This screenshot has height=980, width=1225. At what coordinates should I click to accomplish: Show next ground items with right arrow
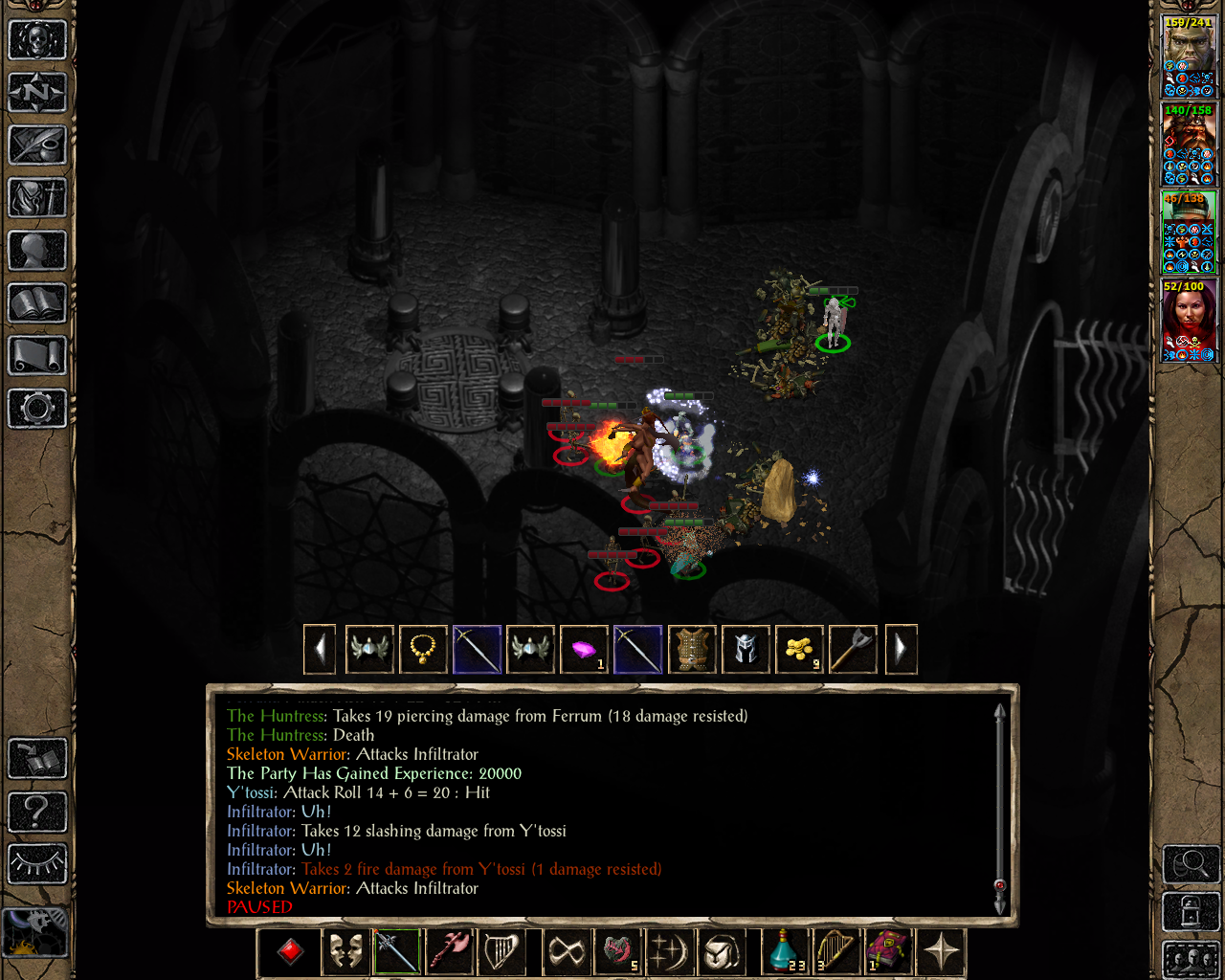click(x=901, y=650)
